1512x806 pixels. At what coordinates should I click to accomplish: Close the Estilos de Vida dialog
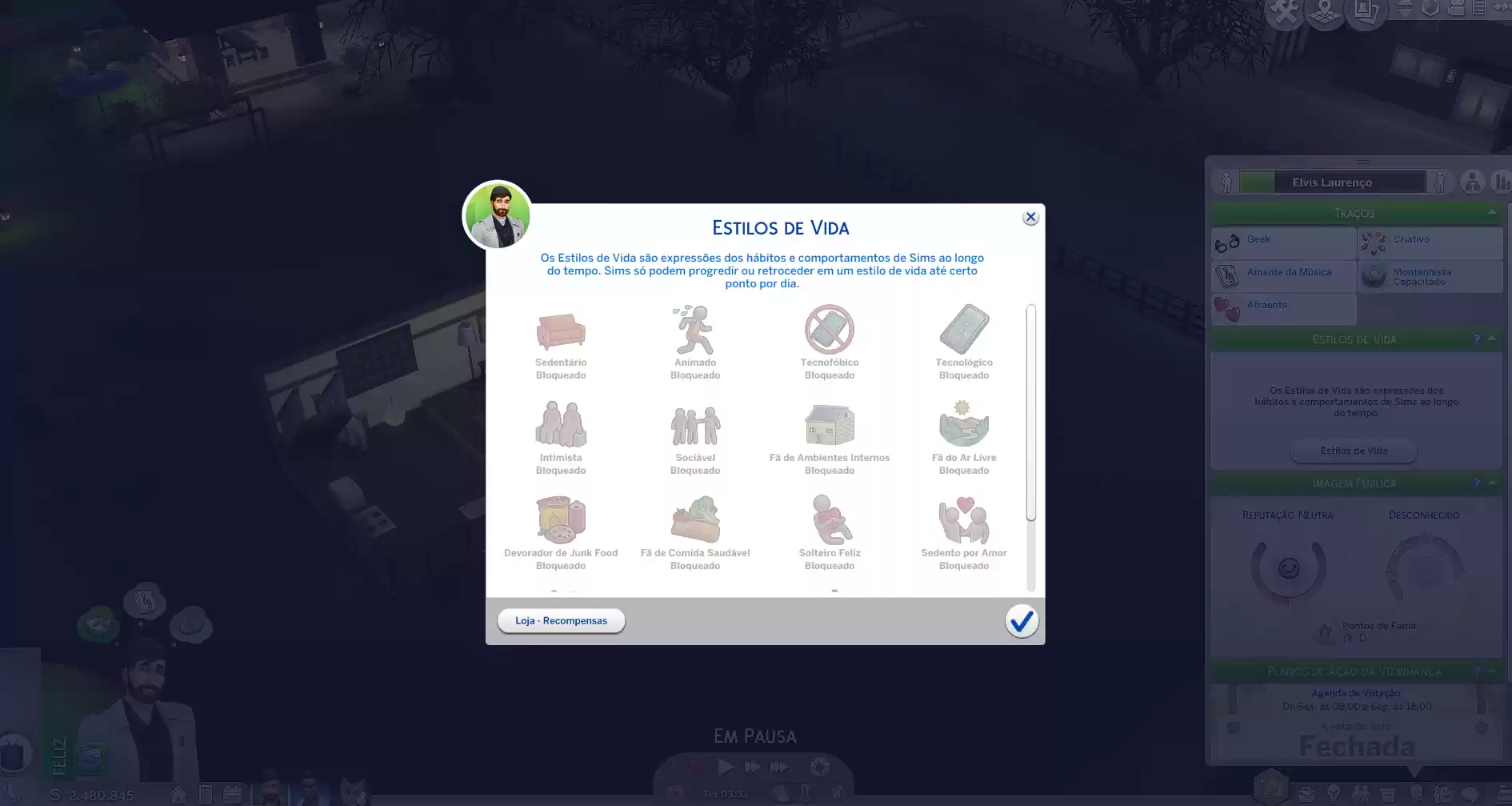[1030, 218]
